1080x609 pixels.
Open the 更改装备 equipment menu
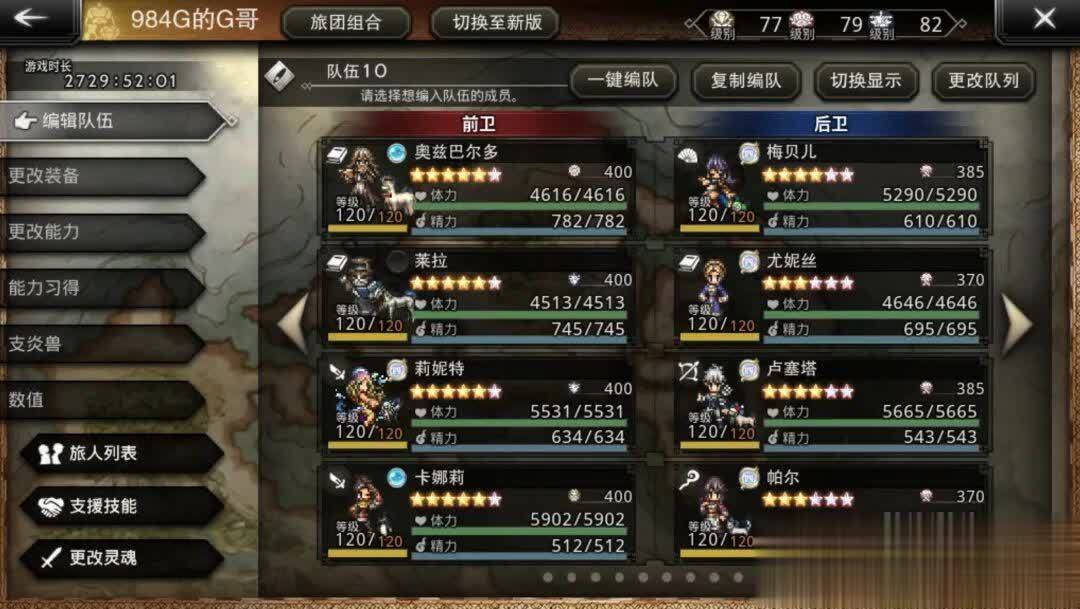[x=100, y=176]
